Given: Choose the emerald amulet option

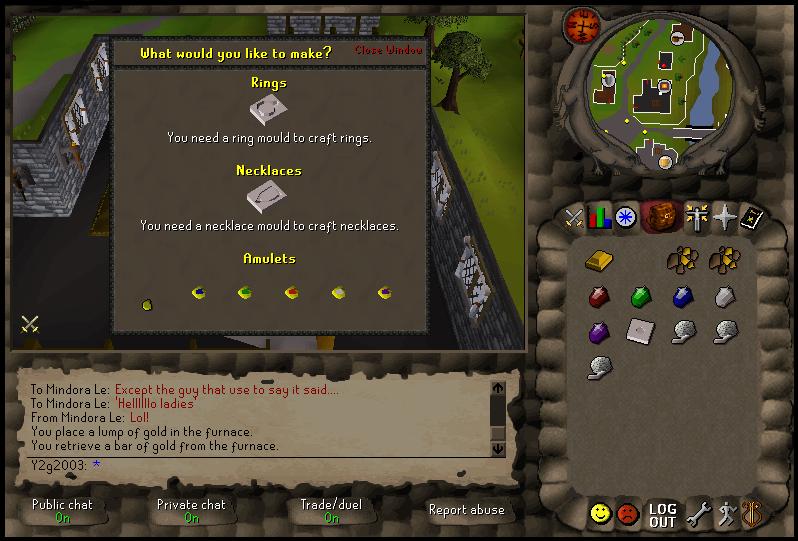Looking at the screenshot, I should pos(245,293).
